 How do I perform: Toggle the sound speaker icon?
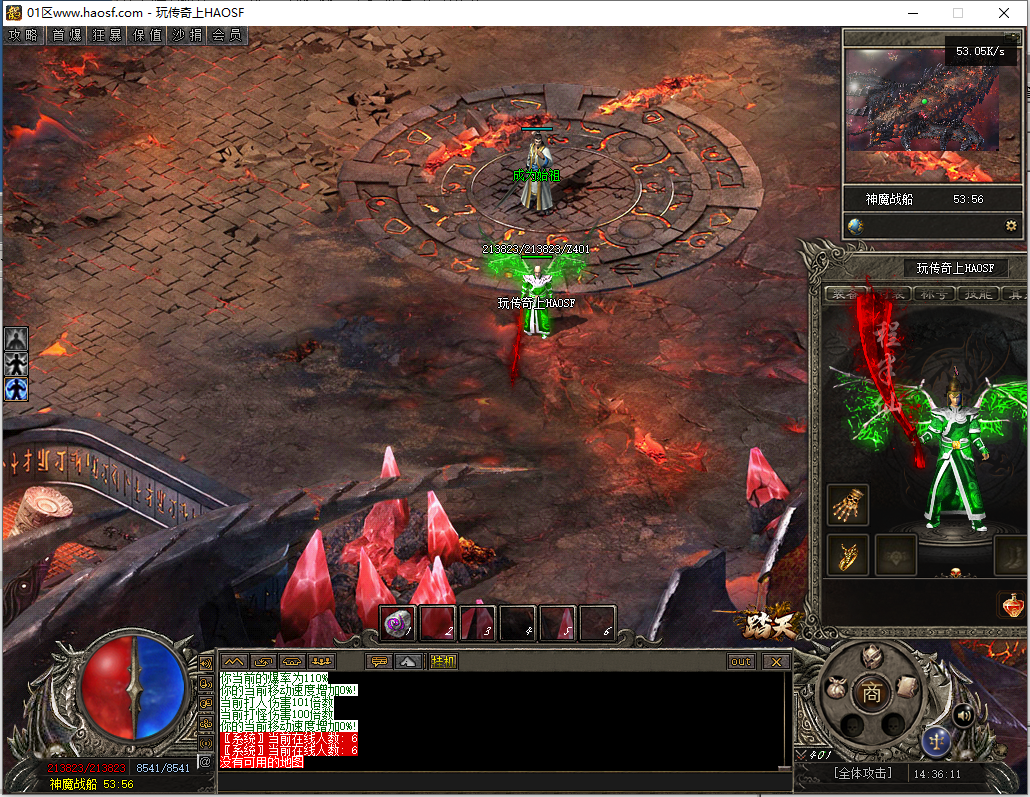pos(964,714)
